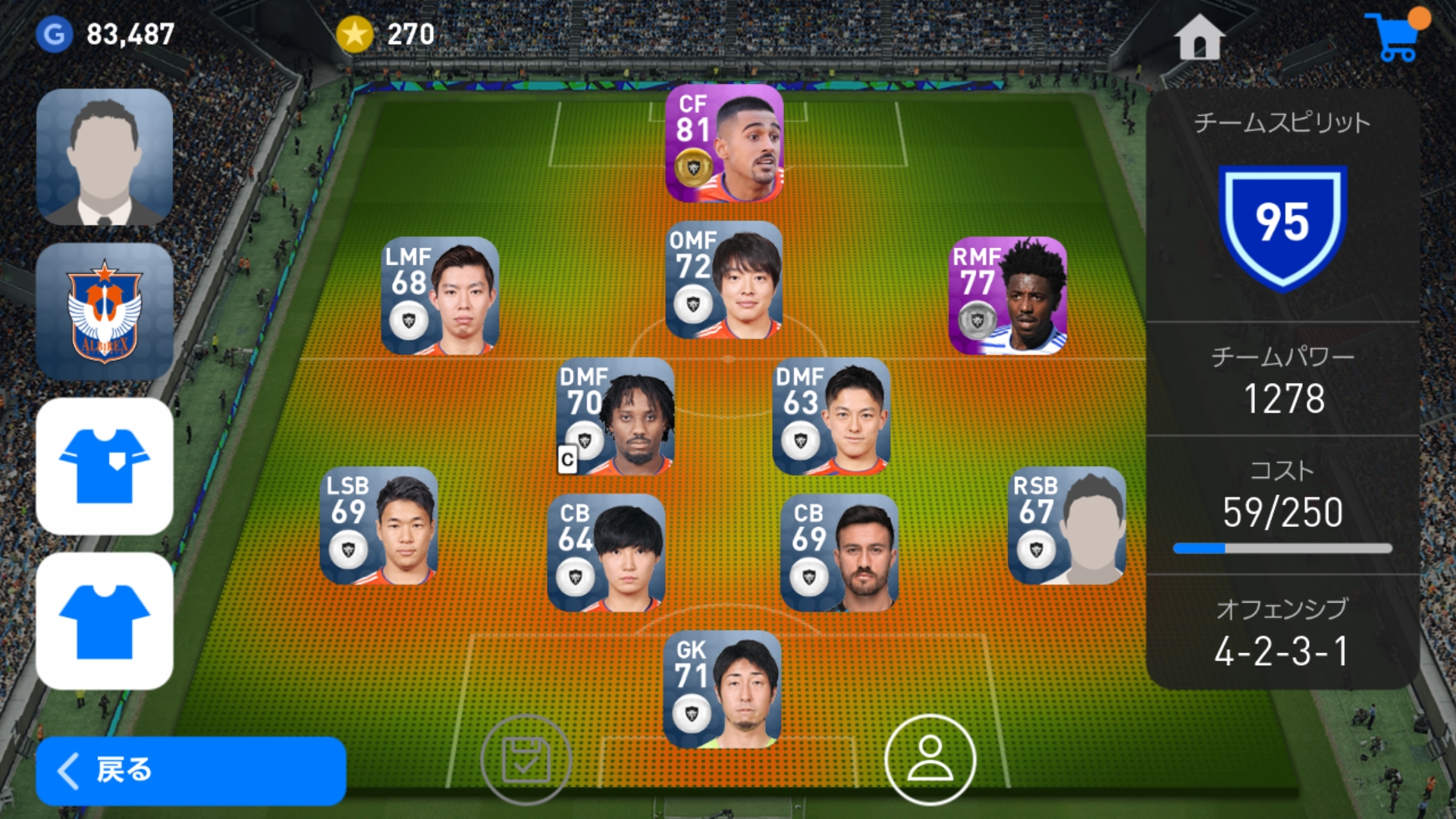The width and height of the screenshot is (1456, 819).
Task: Select the RSB 67 player card
Action: click(x=1067, y=526)
